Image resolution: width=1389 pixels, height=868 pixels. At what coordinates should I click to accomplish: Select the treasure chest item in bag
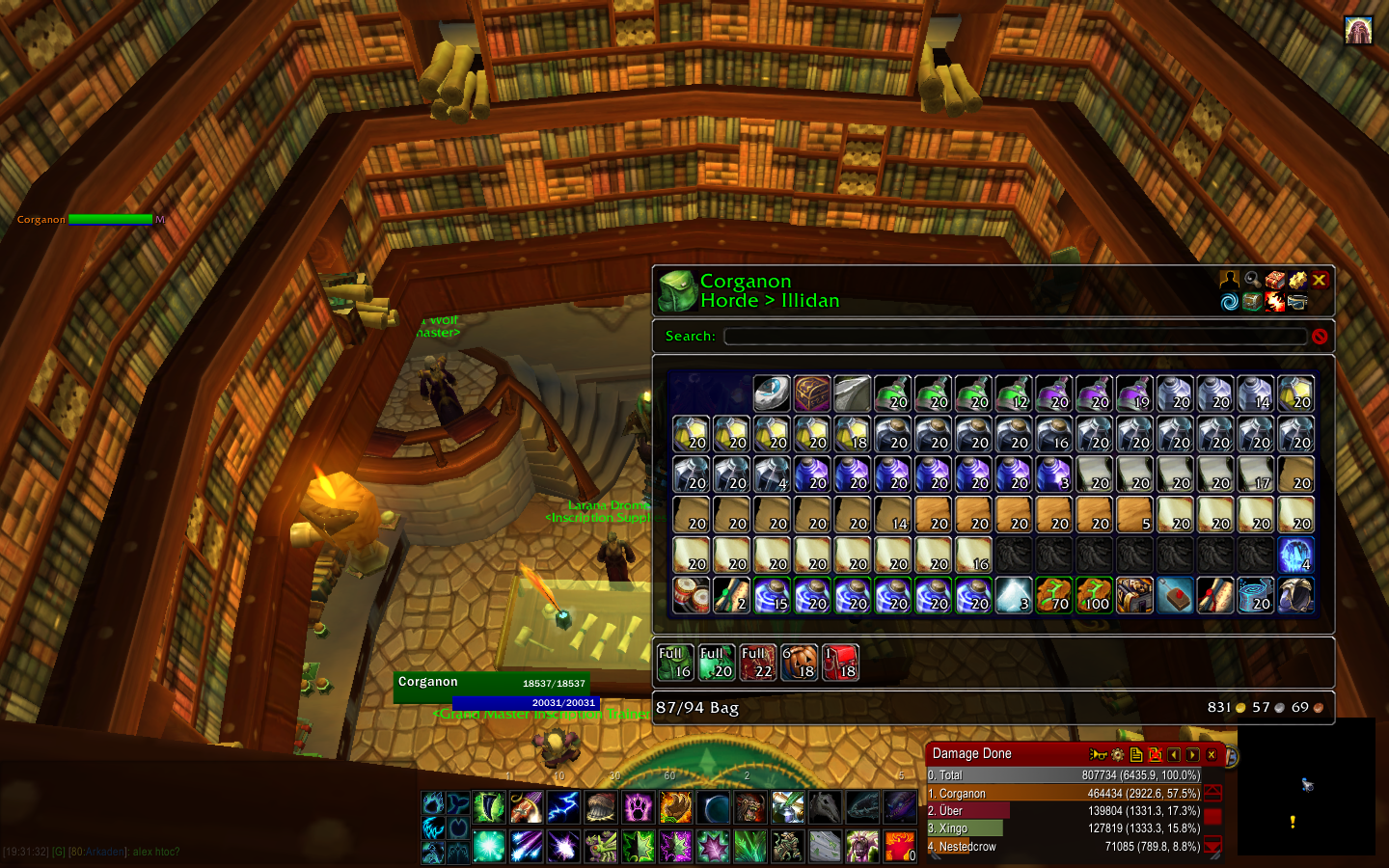(x=812, y=393)
